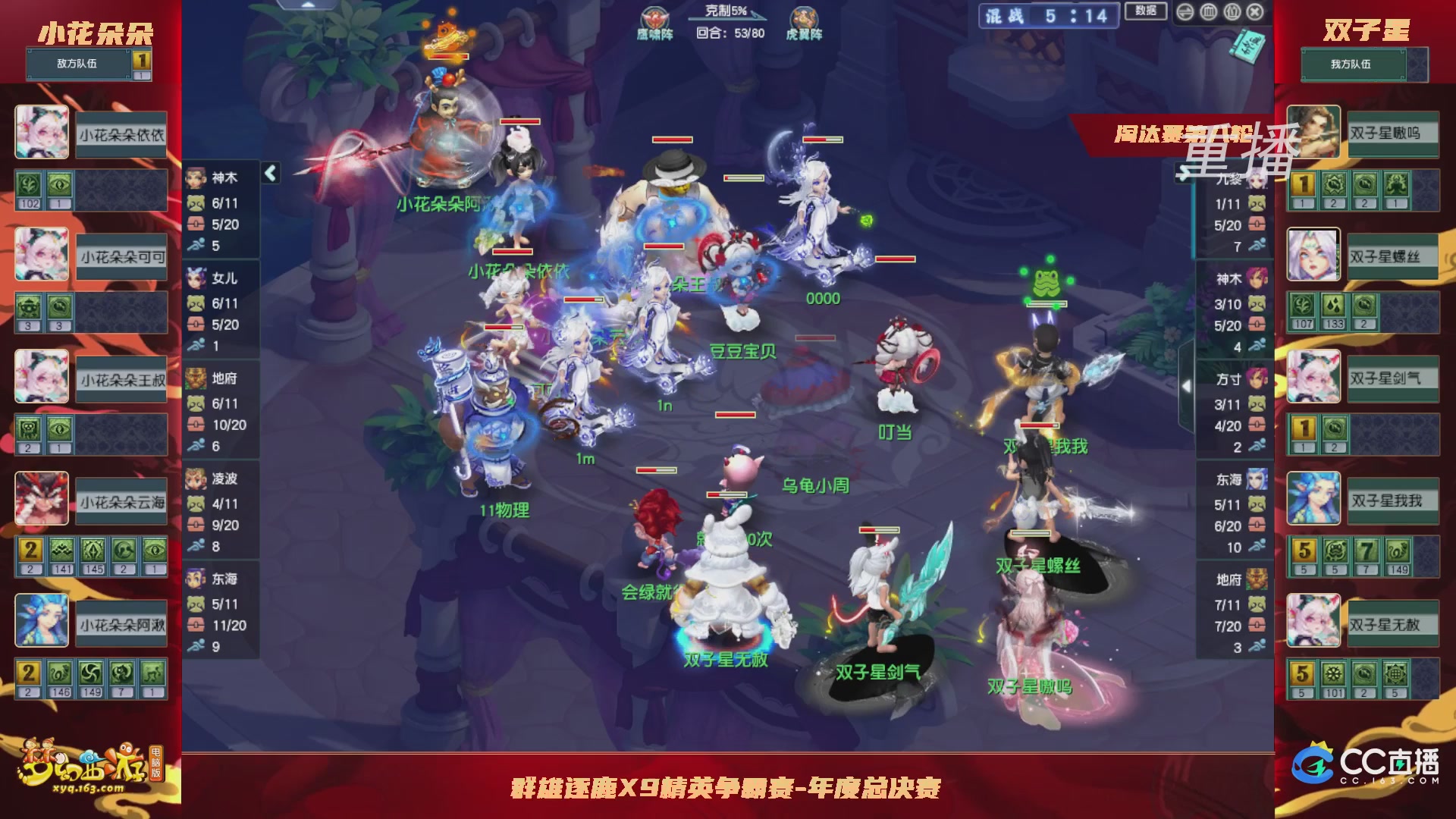This screenshot has width=1456, height=819.
Task: Click the 鹰啸阵 formation emblem at top center
Action: (x=654, y=15)
